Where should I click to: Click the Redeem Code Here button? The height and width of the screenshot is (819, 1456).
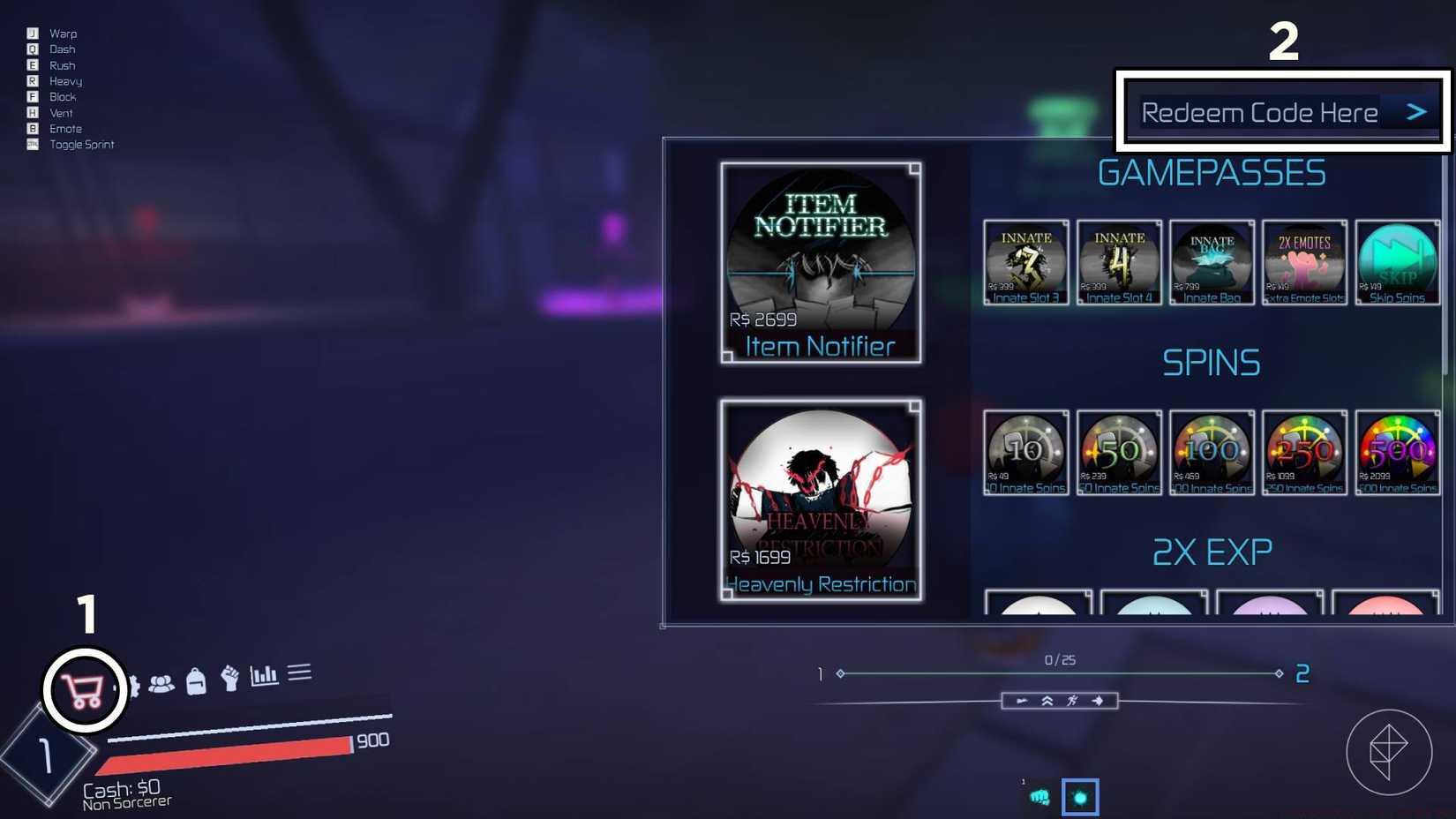pos(1260,112)
